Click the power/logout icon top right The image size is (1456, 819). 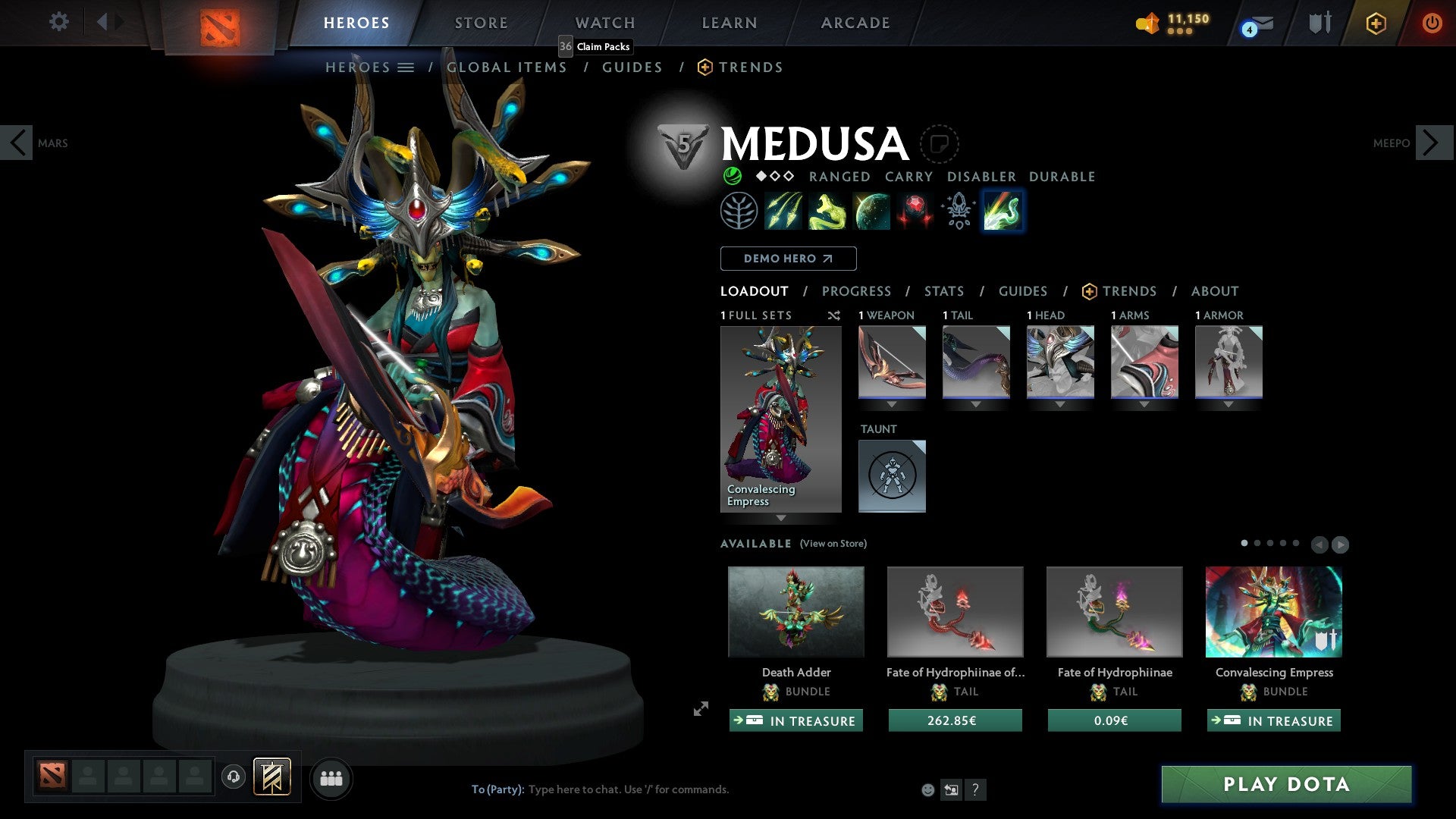point(1433,23)
